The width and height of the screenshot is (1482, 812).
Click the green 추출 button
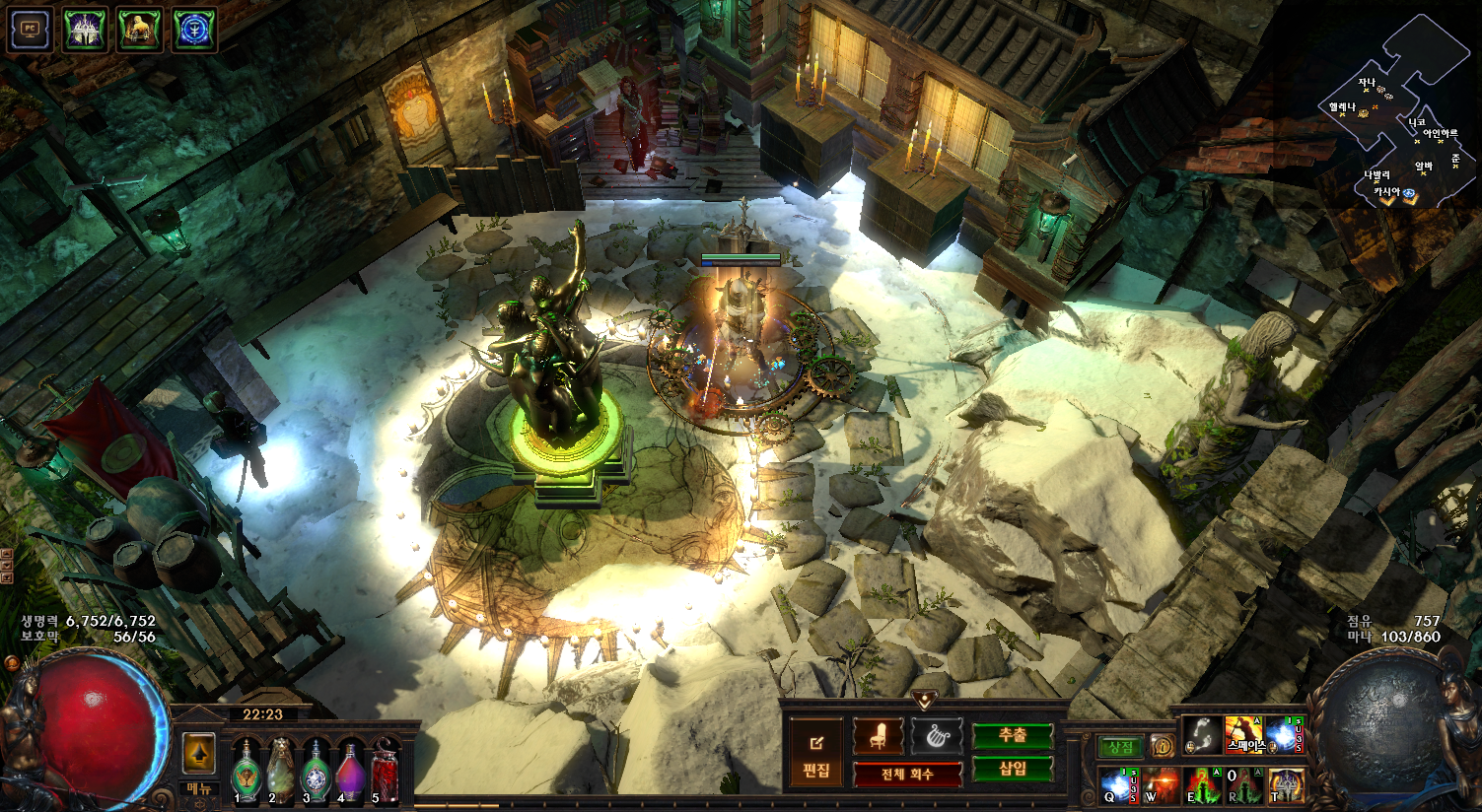point(1013,736)
